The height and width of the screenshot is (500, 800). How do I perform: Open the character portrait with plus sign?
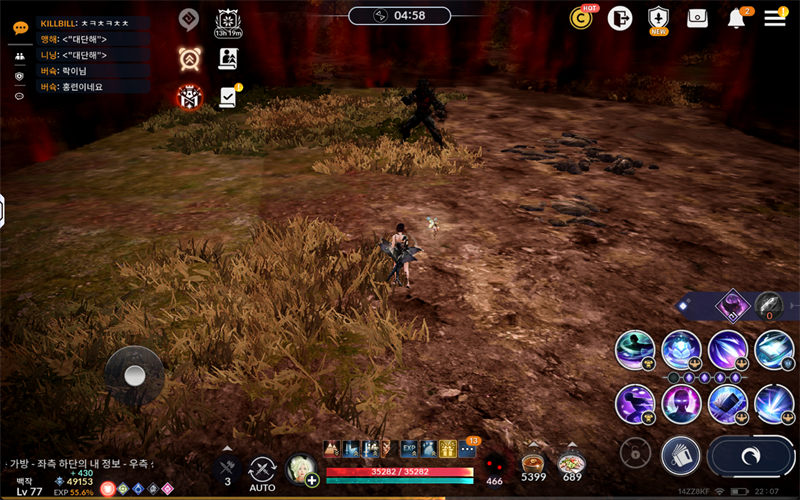click(300, 469)
